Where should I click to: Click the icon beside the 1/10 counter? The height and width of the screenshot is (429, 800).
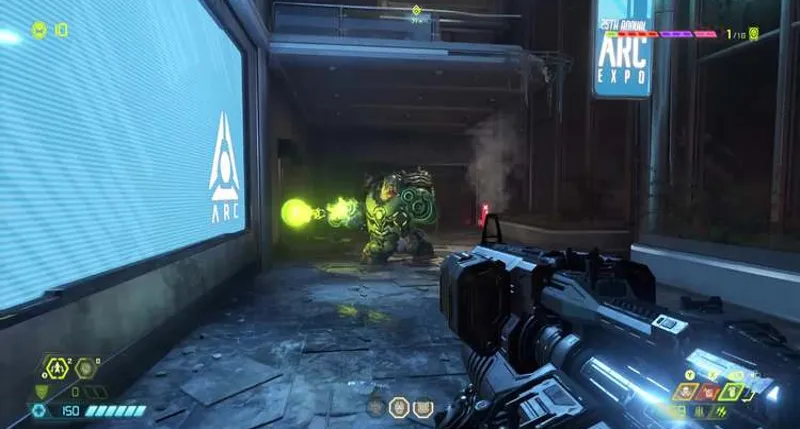pyautogui.click(x=754, y=34)
